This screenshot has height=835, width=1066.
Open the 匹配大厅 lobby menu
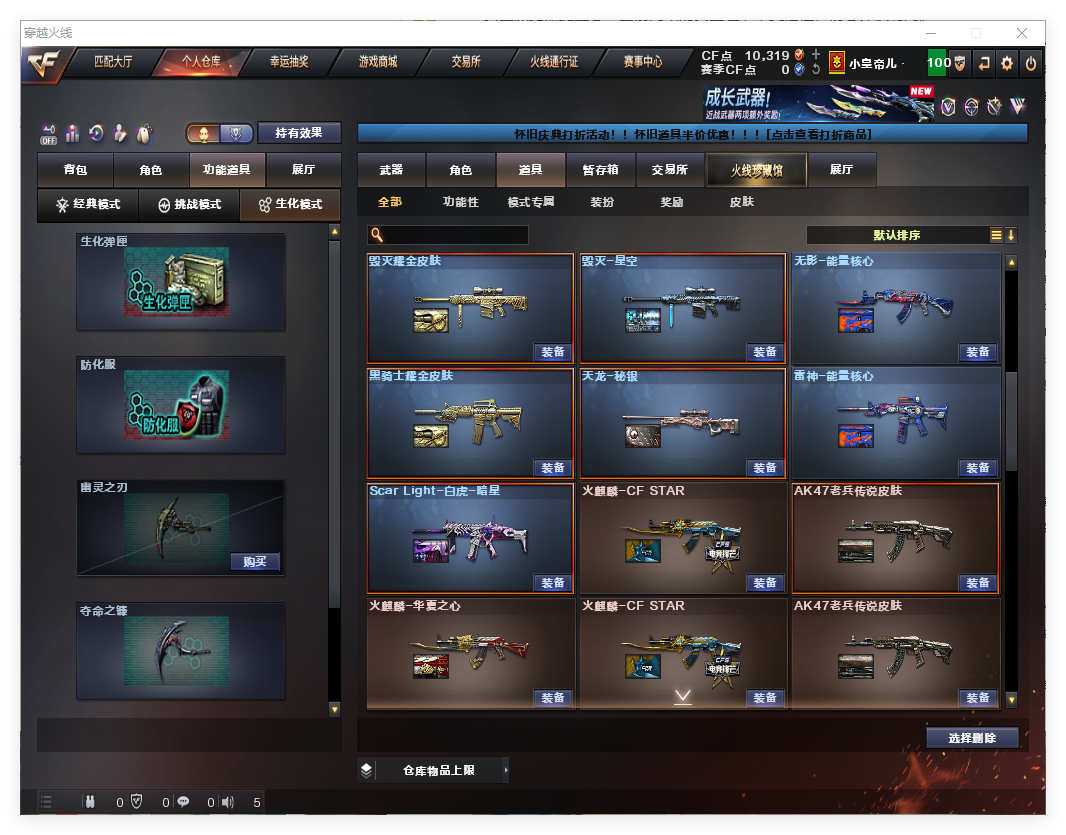click(x=113, y=62)
